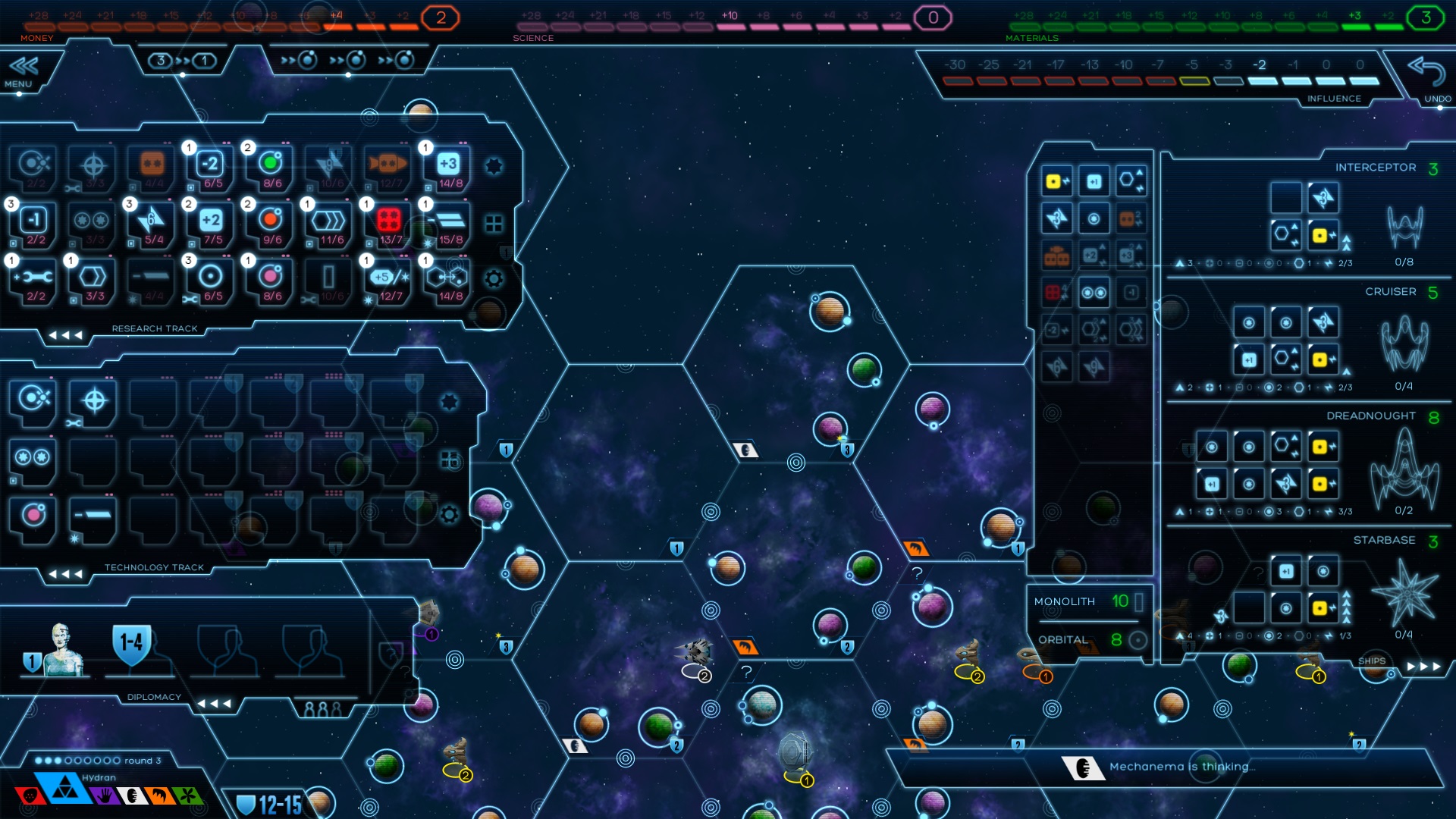This screenshot has width=1456, height=819.
Task: Expand the Ships panel arrows
Action: (1423, 667)
